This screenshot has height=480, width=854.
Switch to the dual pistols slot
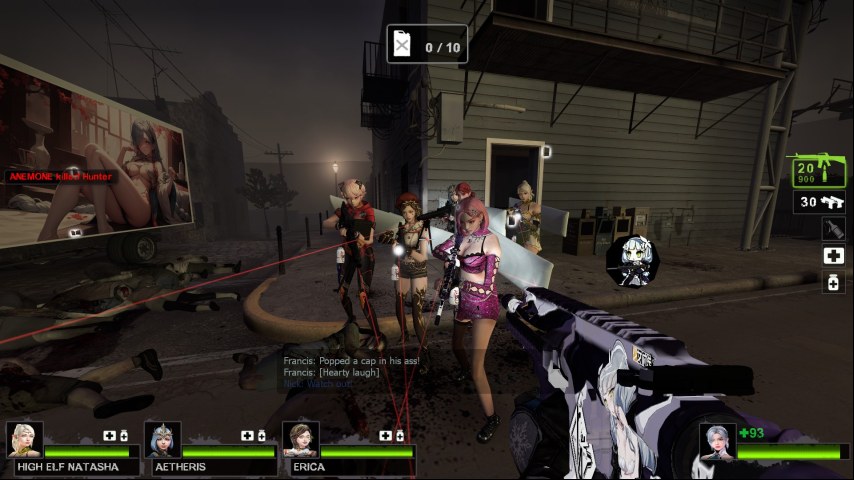coord(819,202)
